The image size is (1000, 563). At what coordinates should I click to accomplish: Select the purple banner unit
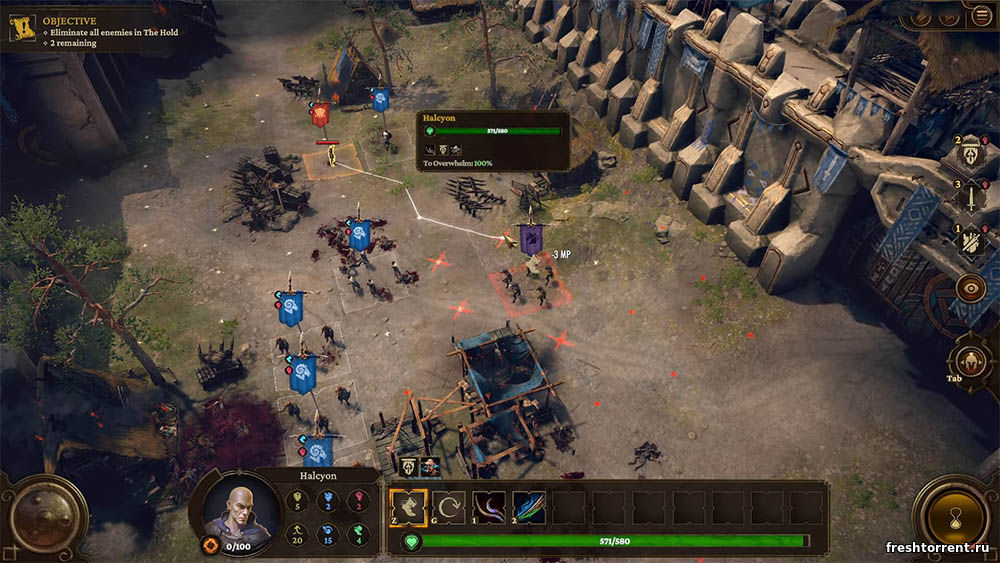[x=530, y=238]
